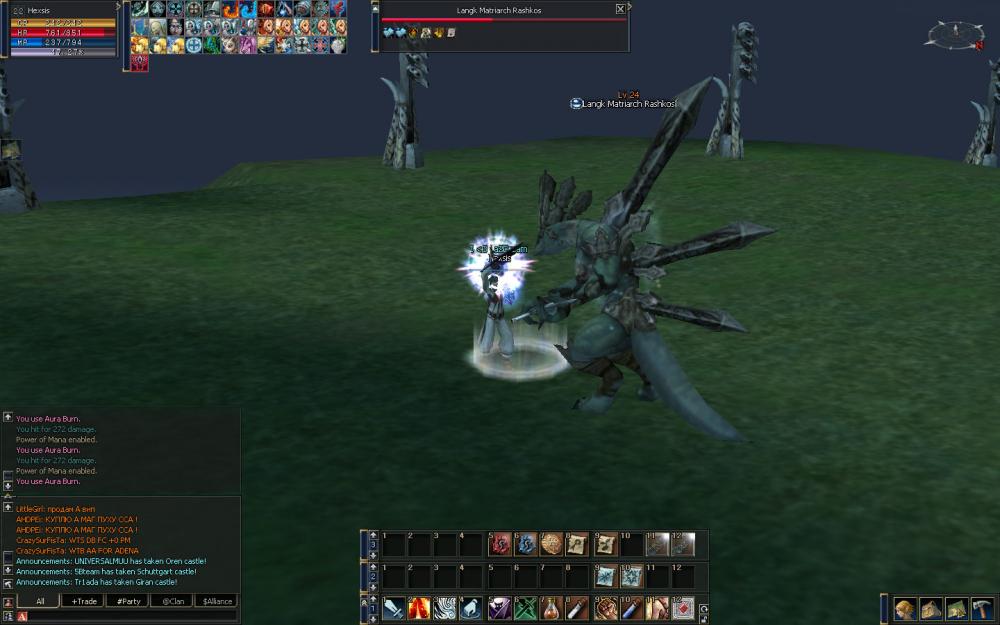
Task: Click the chat text input field
Action: 130,616
